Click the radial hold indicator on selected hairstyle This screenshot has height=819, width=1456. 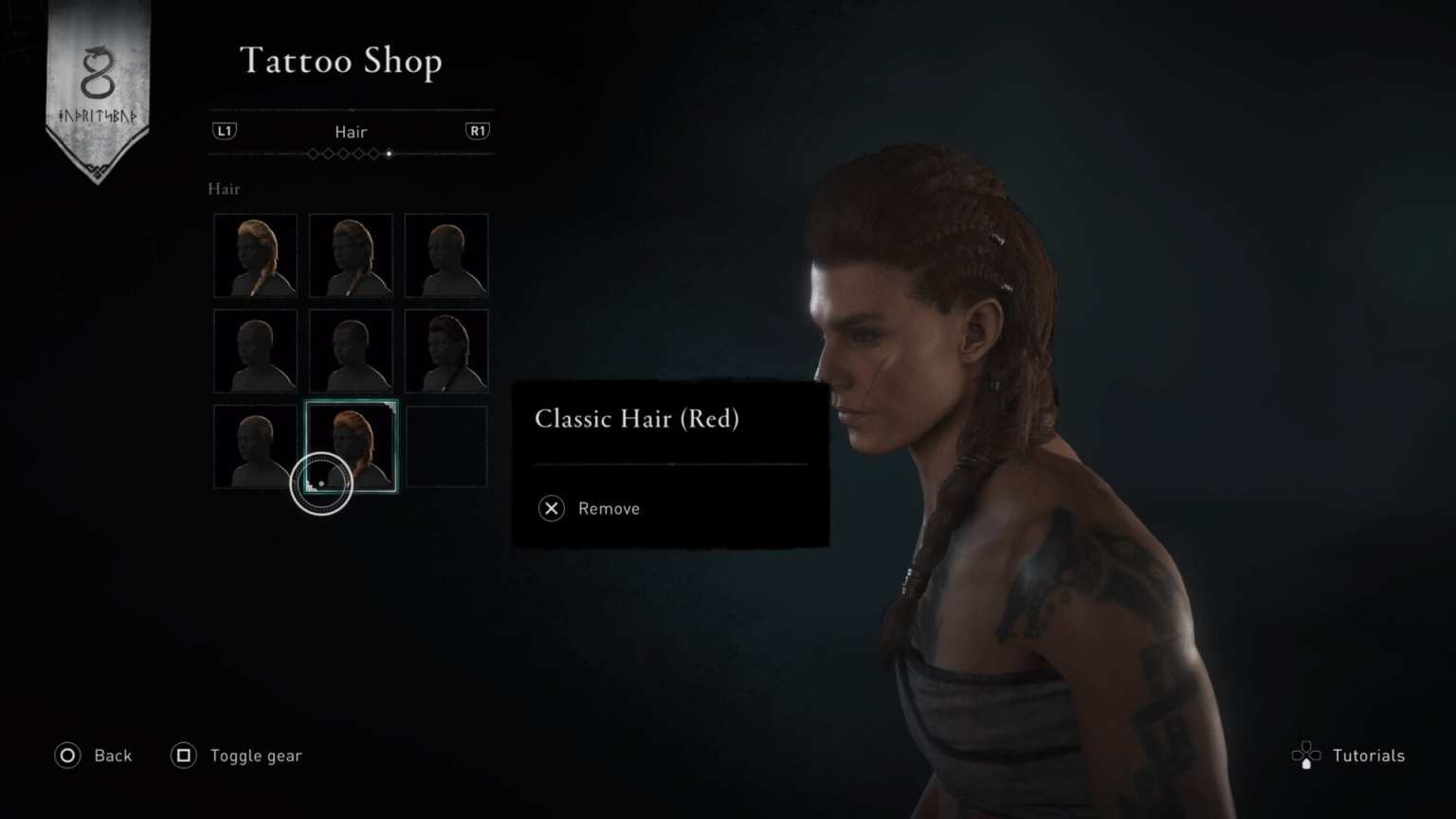(x=321, y=483)
